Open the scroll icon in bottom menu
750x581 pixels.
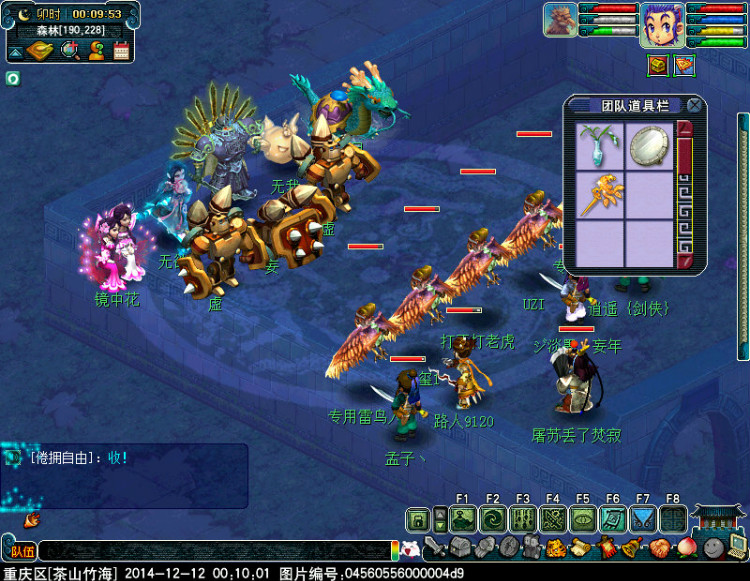click(581, 547)
